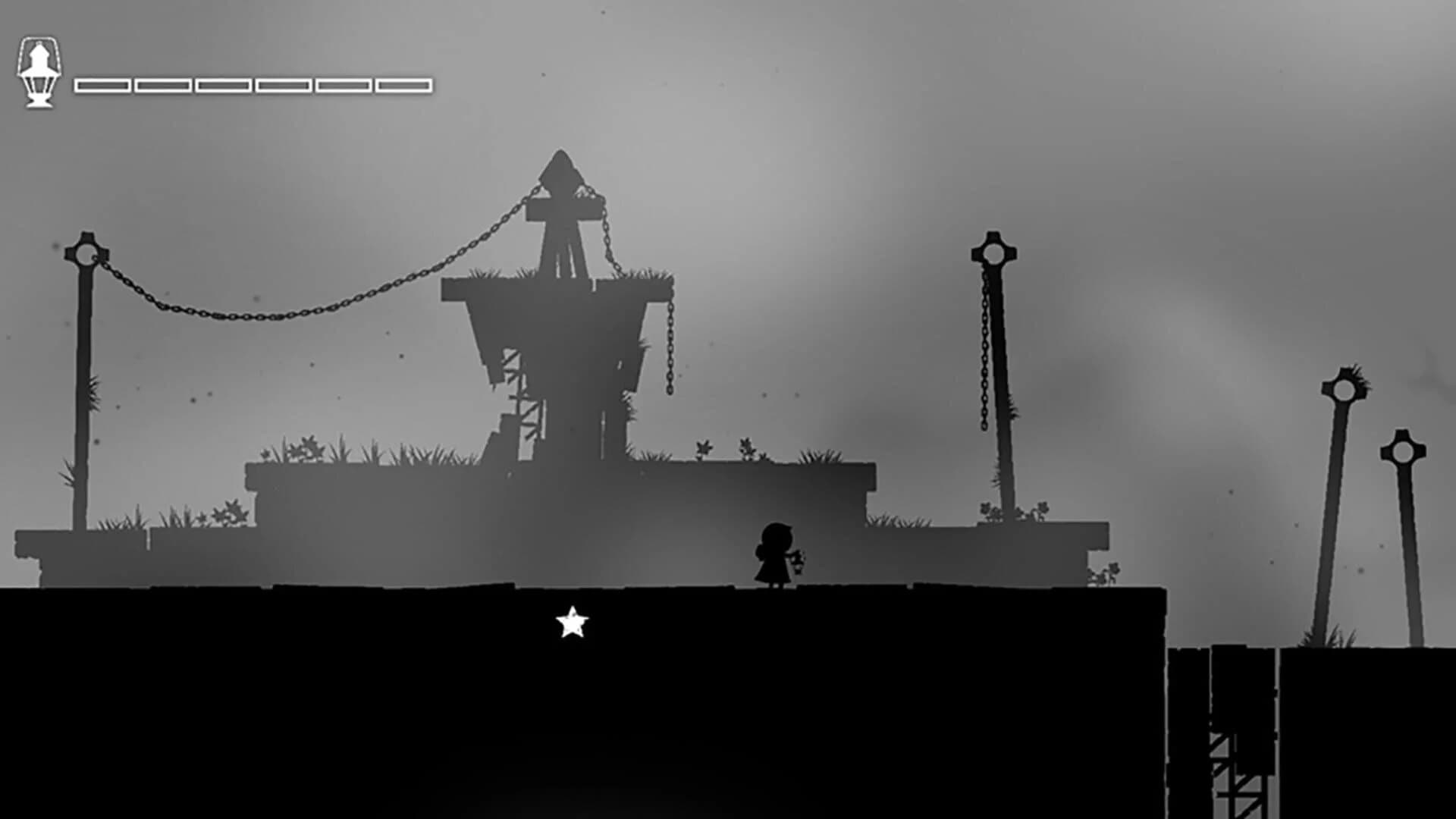Click the lantern icon in the HUD

coord(39,72)
